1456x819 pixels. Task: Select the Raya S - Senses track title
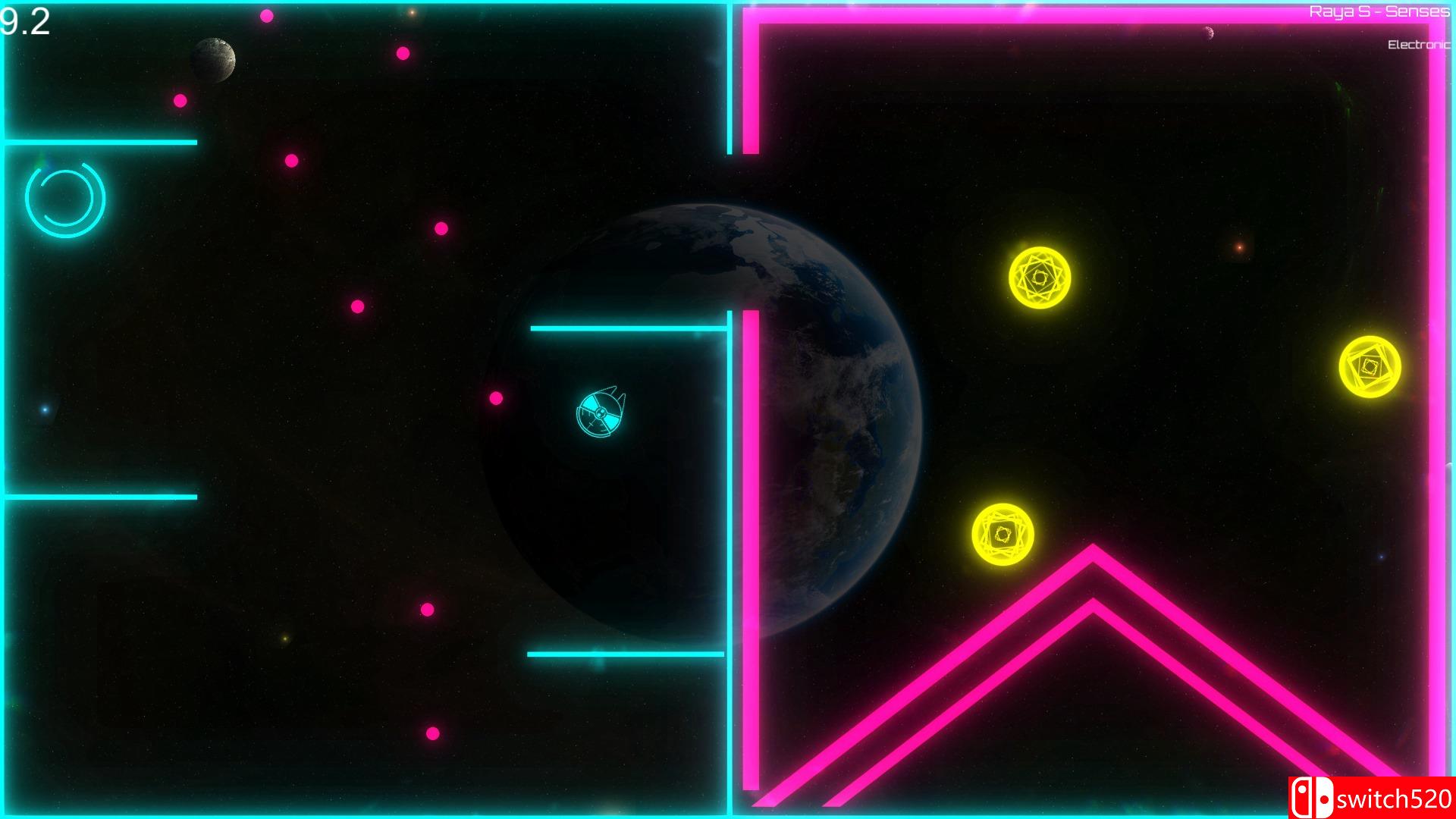1380,12
